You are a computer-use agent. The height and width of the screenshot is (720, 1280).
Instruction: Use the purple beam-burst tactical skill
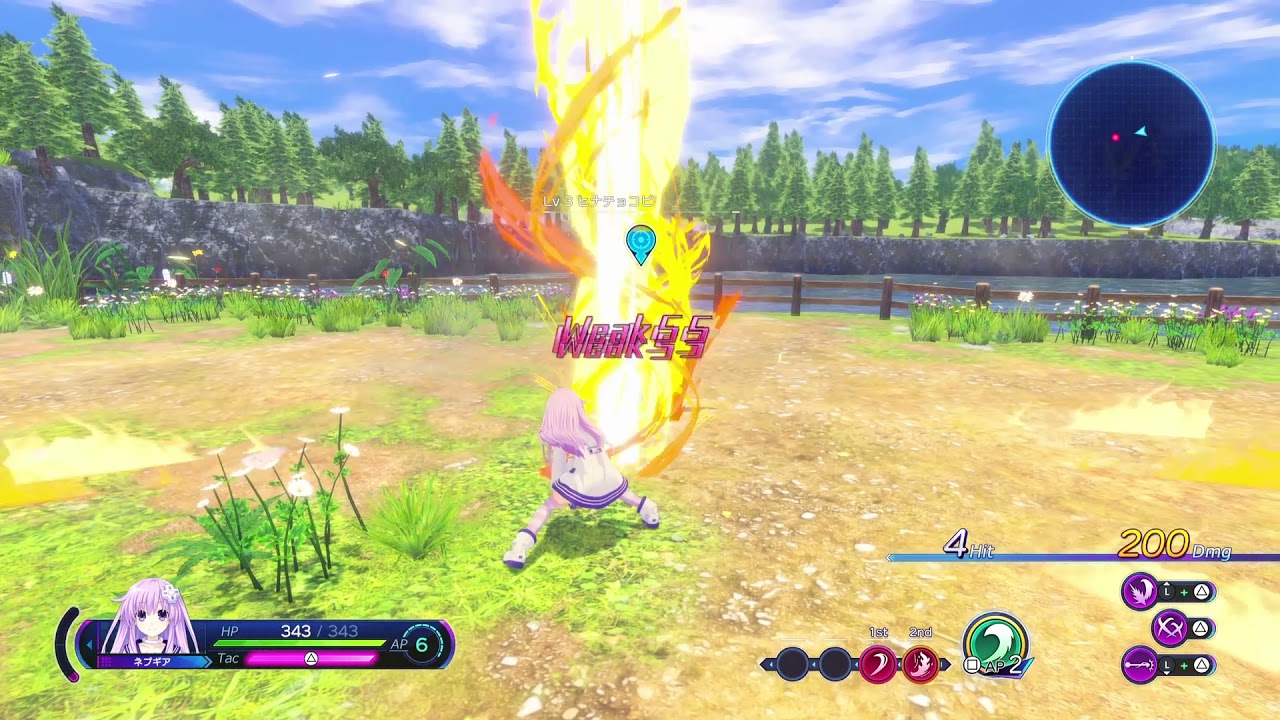point(1140,664)
